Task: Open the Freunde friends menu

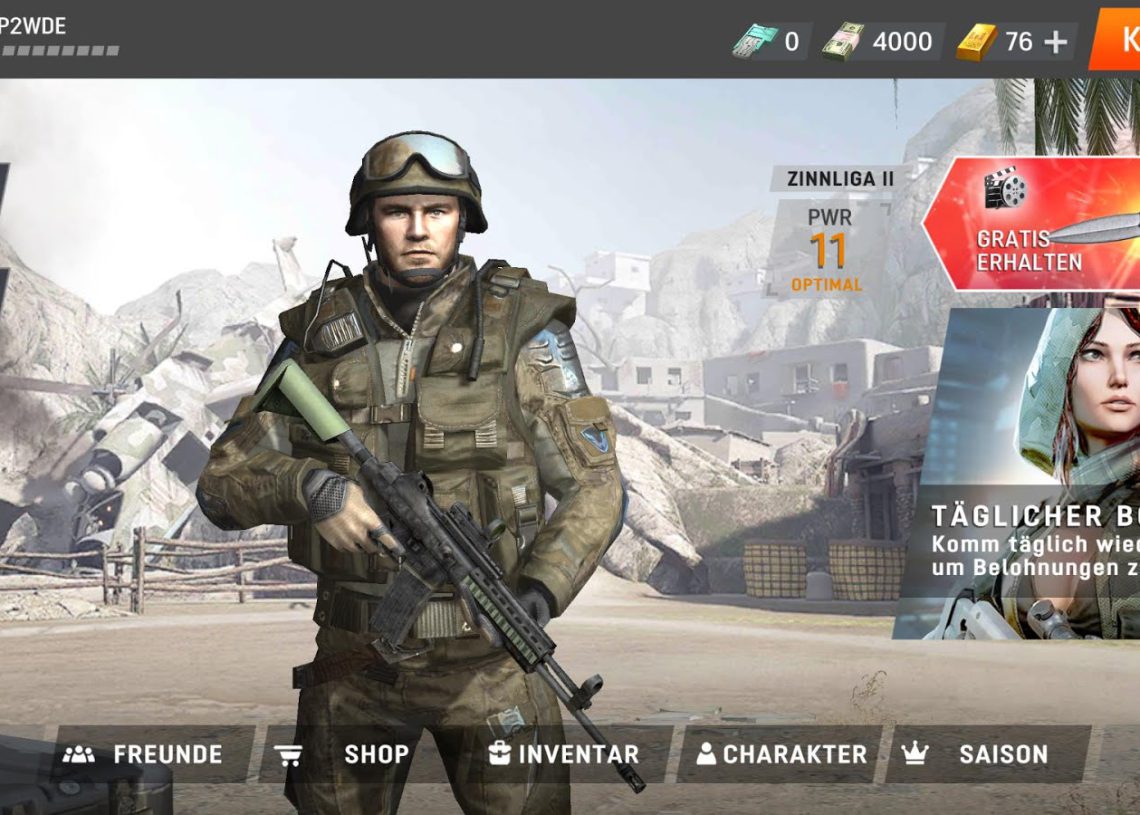Action: pyautogui.click(x=145, y=754)
